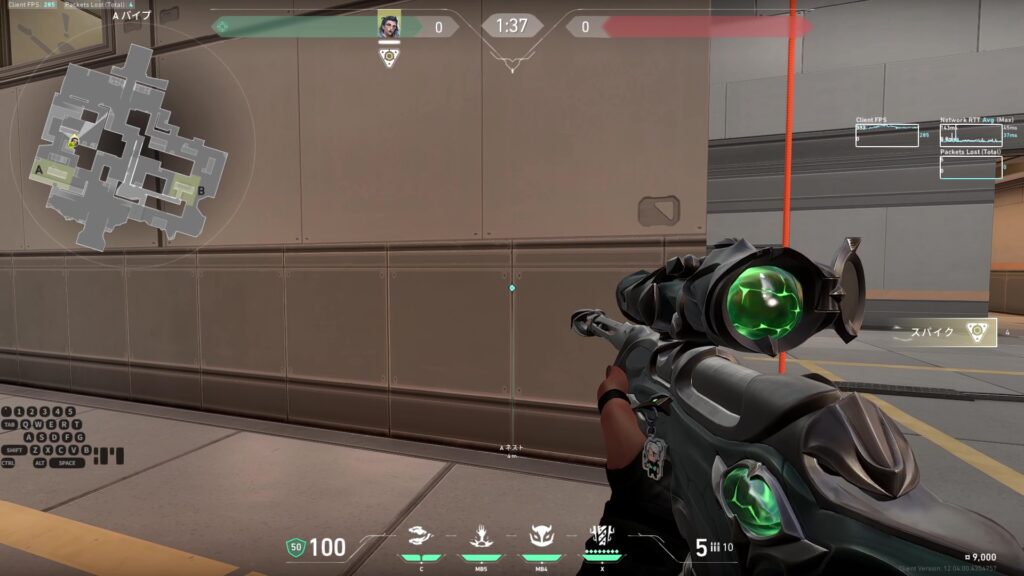This screenshot has height=576, width=1024.
Task: Click the minimap showing the map layout
Action: (128, 148)
